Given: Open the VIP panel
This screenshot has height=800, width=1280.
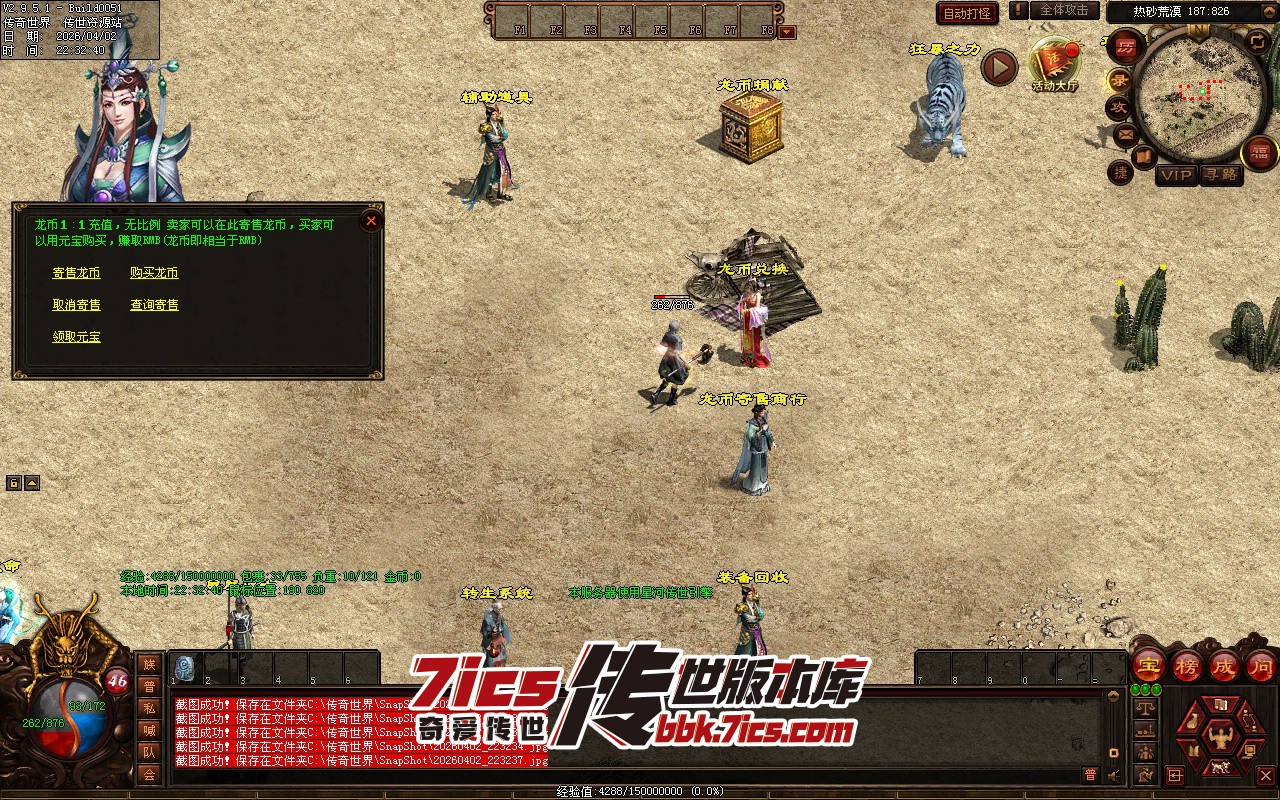Looking at the screenshot, I should 1176,175.
